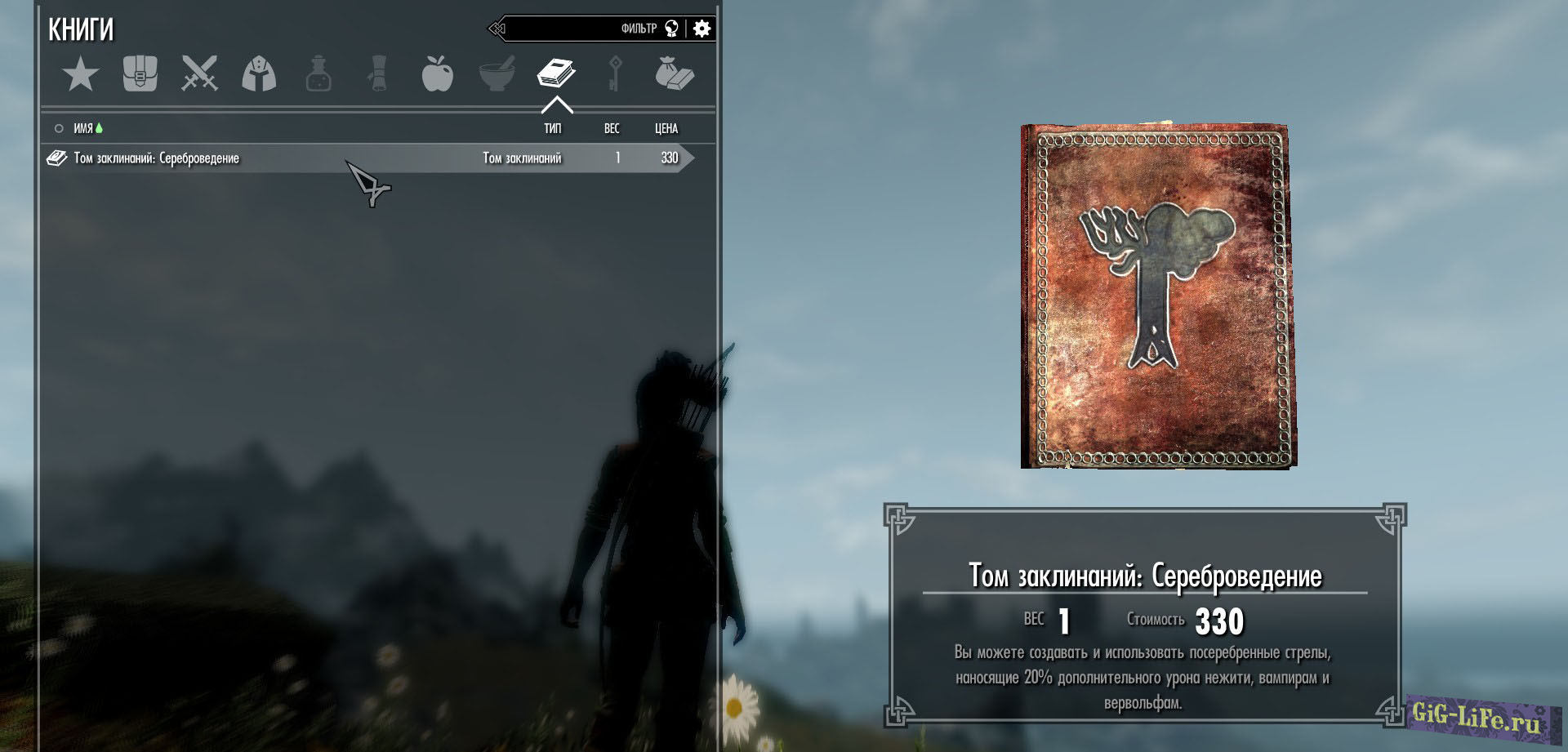Open the scroll category tab
The image size is (1568, 752).
coord(377,74)
